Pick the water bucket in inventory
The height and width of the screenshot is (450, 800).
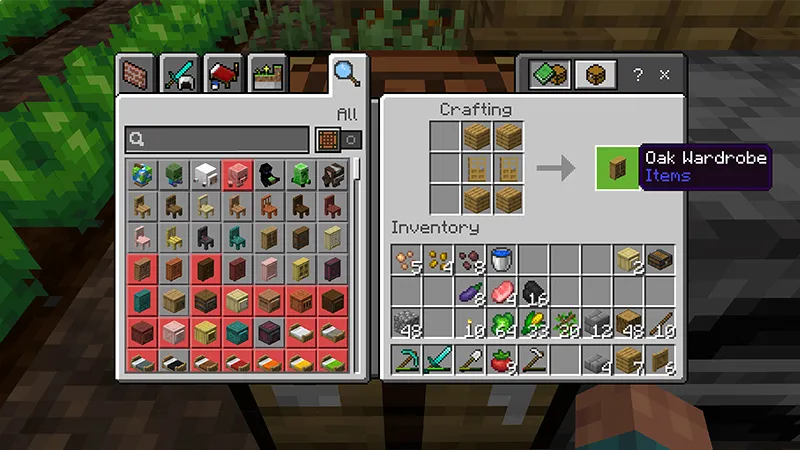pos(501,260)
